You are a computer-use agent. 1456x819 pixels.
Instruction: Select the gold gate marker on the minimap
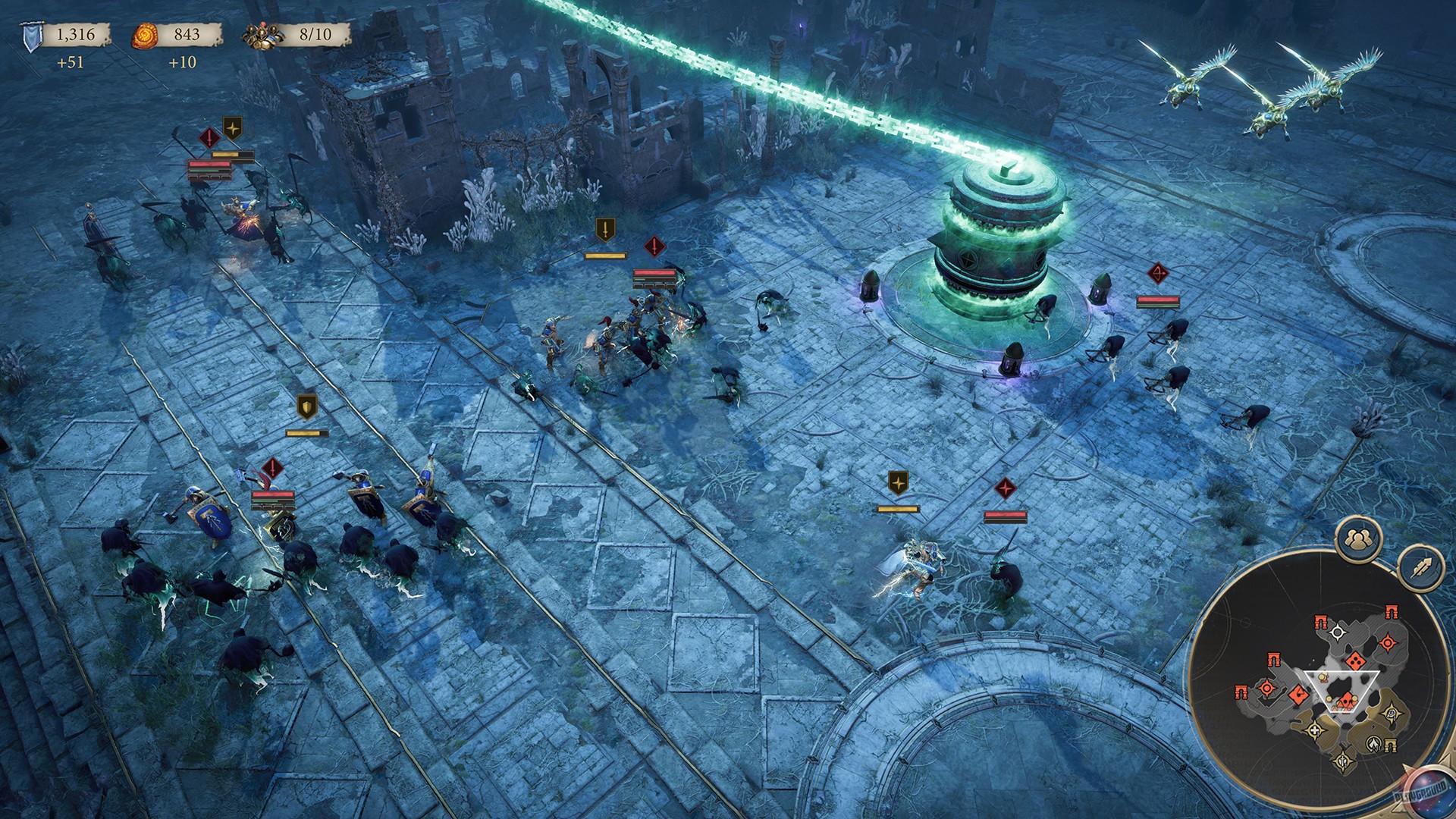[1391, 746]
